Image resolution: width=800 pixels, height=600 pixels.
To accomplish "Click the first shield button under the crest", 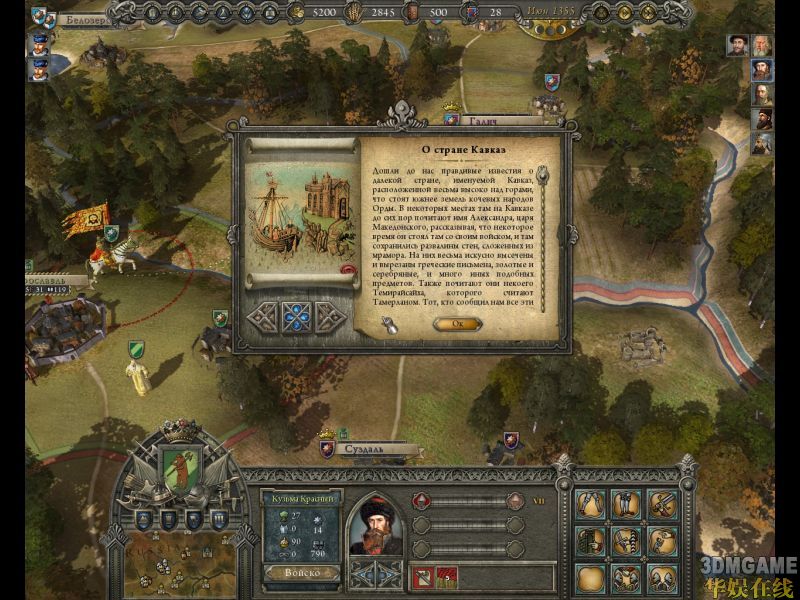I will click(x=143, y=520).
